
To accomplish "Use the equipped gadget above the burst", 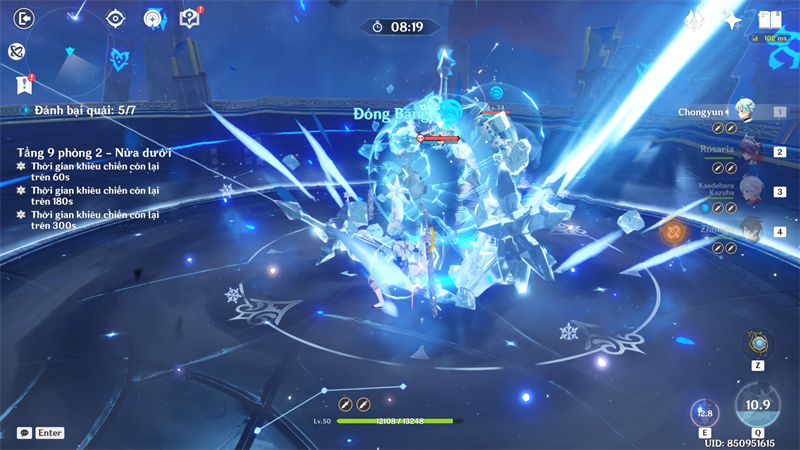I will [757, 344].
